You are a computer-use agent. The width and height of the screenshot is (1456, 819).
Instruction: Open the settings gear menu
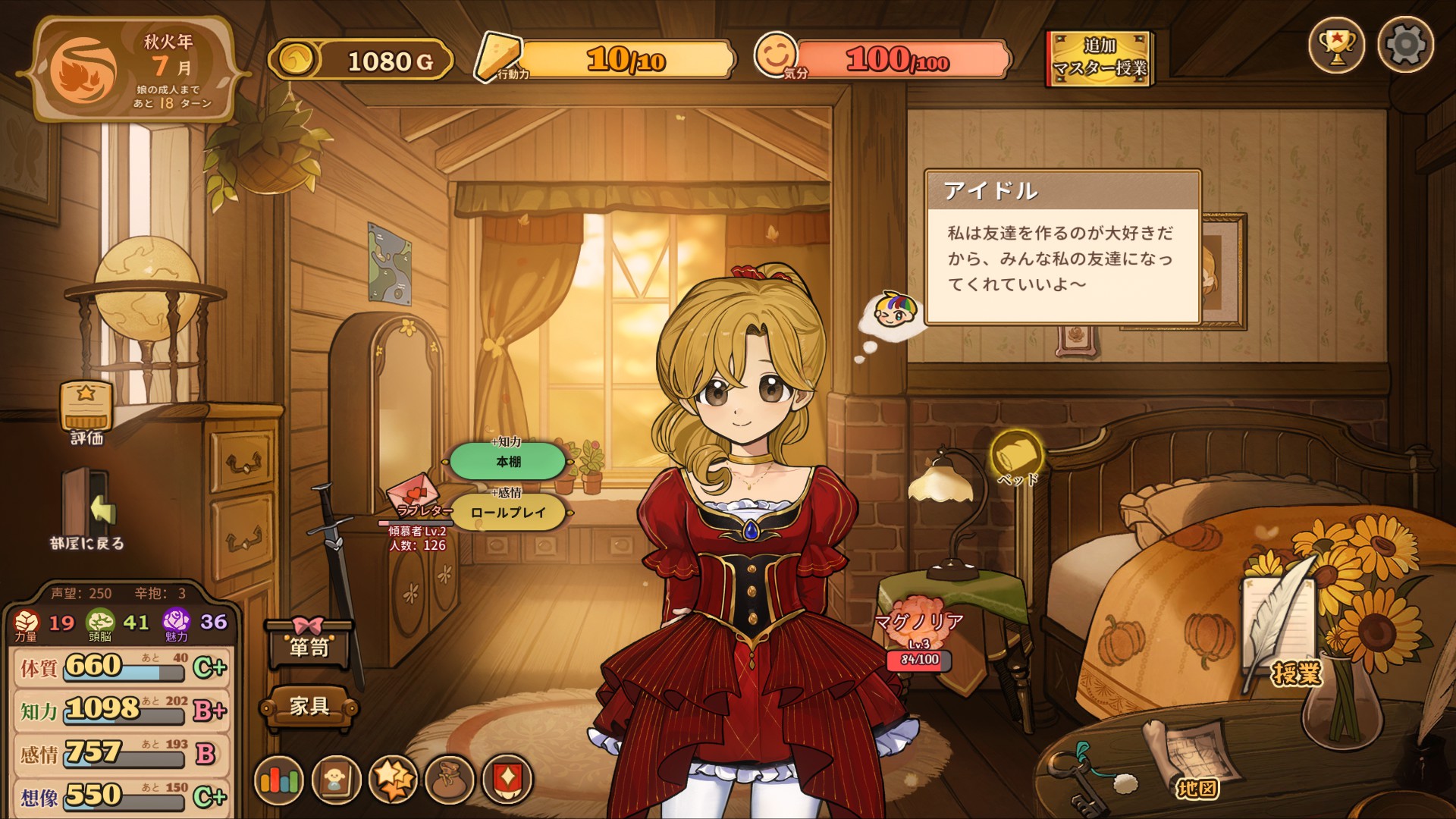point(1405,45)
